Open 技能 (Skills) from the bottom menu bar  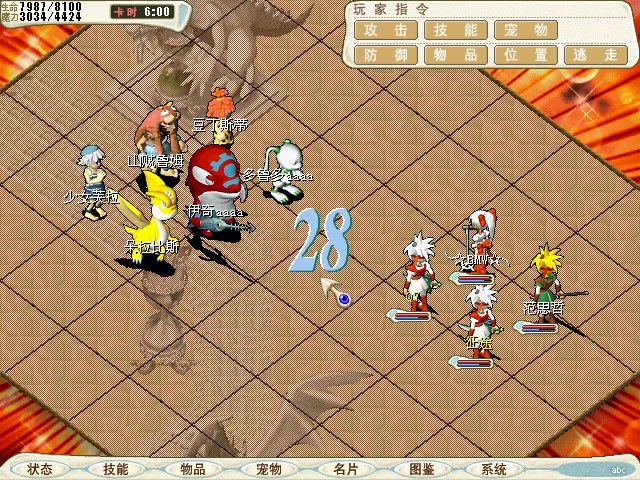(x=116, y=469)
